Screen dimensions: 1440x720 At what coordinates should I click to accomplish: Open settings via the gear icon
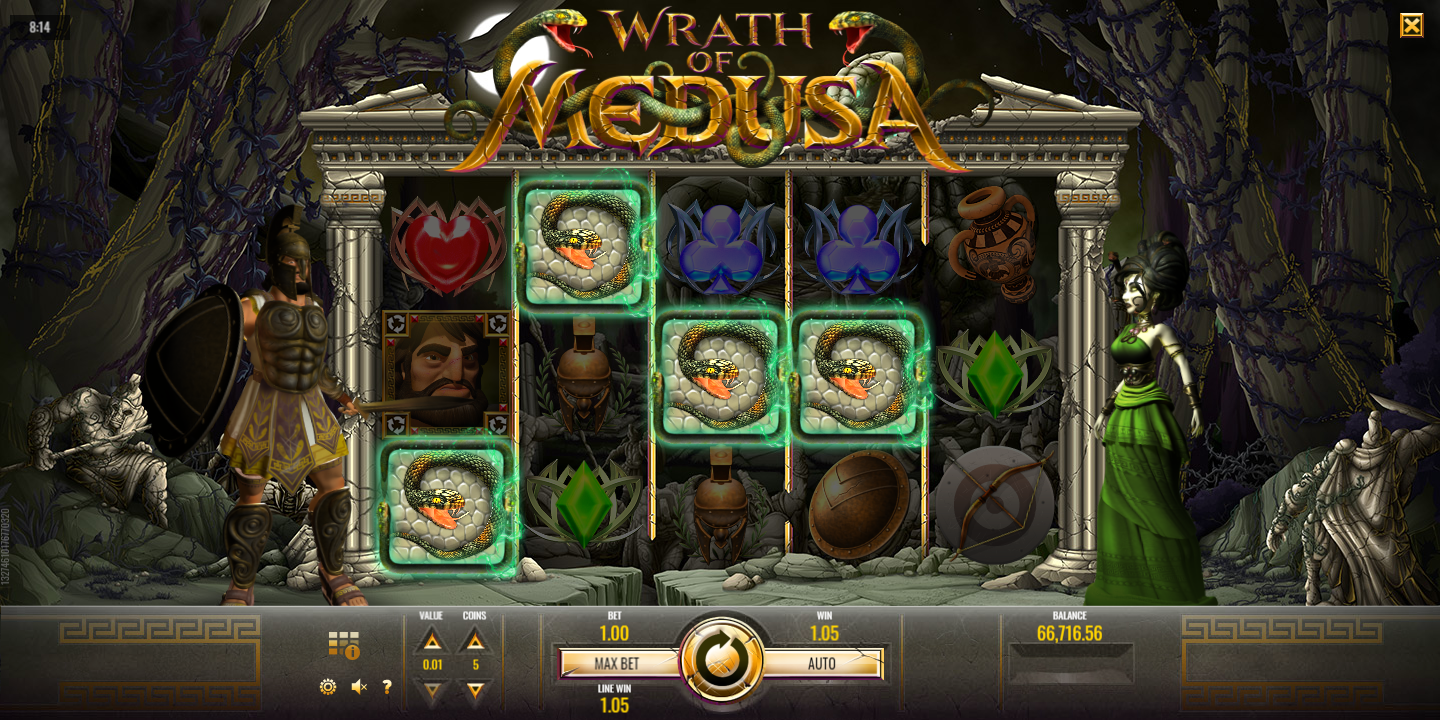[328, 687]
